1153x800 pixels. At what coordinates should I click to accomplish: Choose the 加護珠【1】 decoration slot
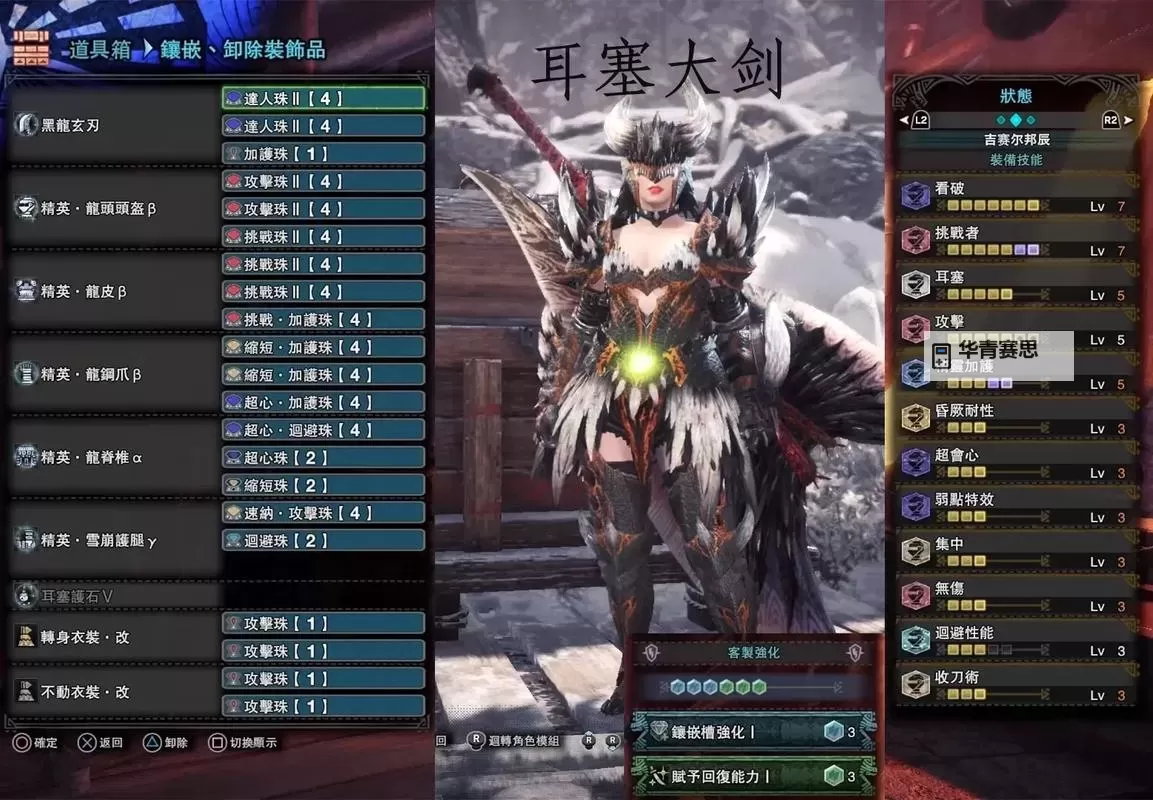point(323,154)
